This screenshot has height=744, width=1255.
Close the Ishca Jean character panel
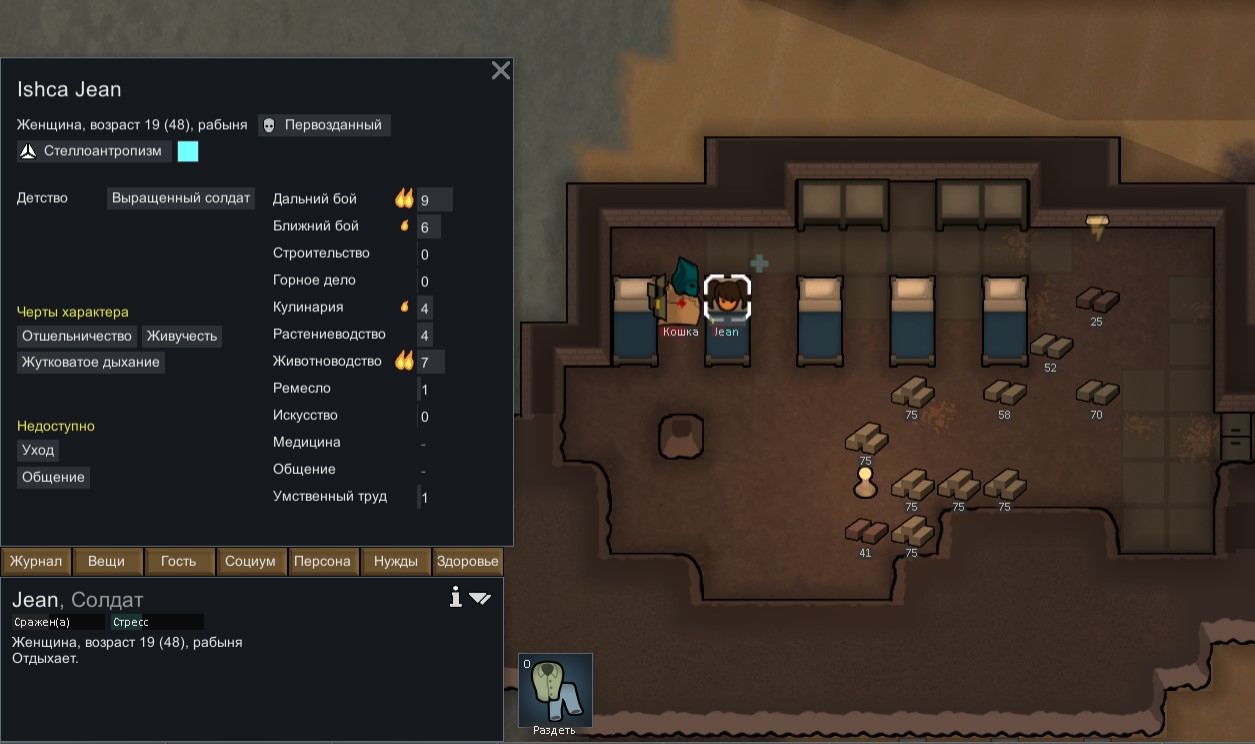point(501,70)
